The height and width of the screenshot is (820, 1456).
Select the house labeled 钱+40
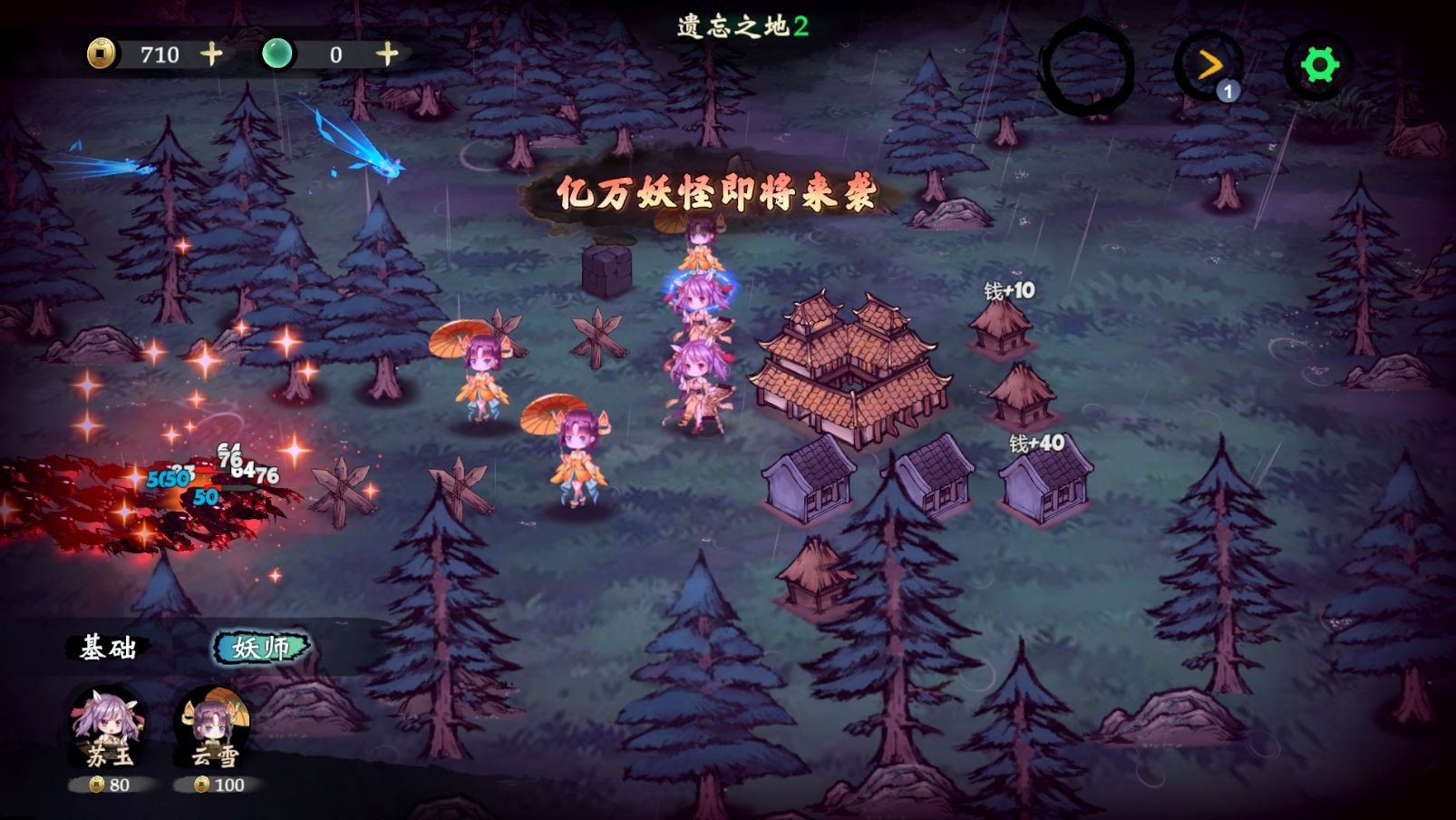click(x=1043, y=481)
